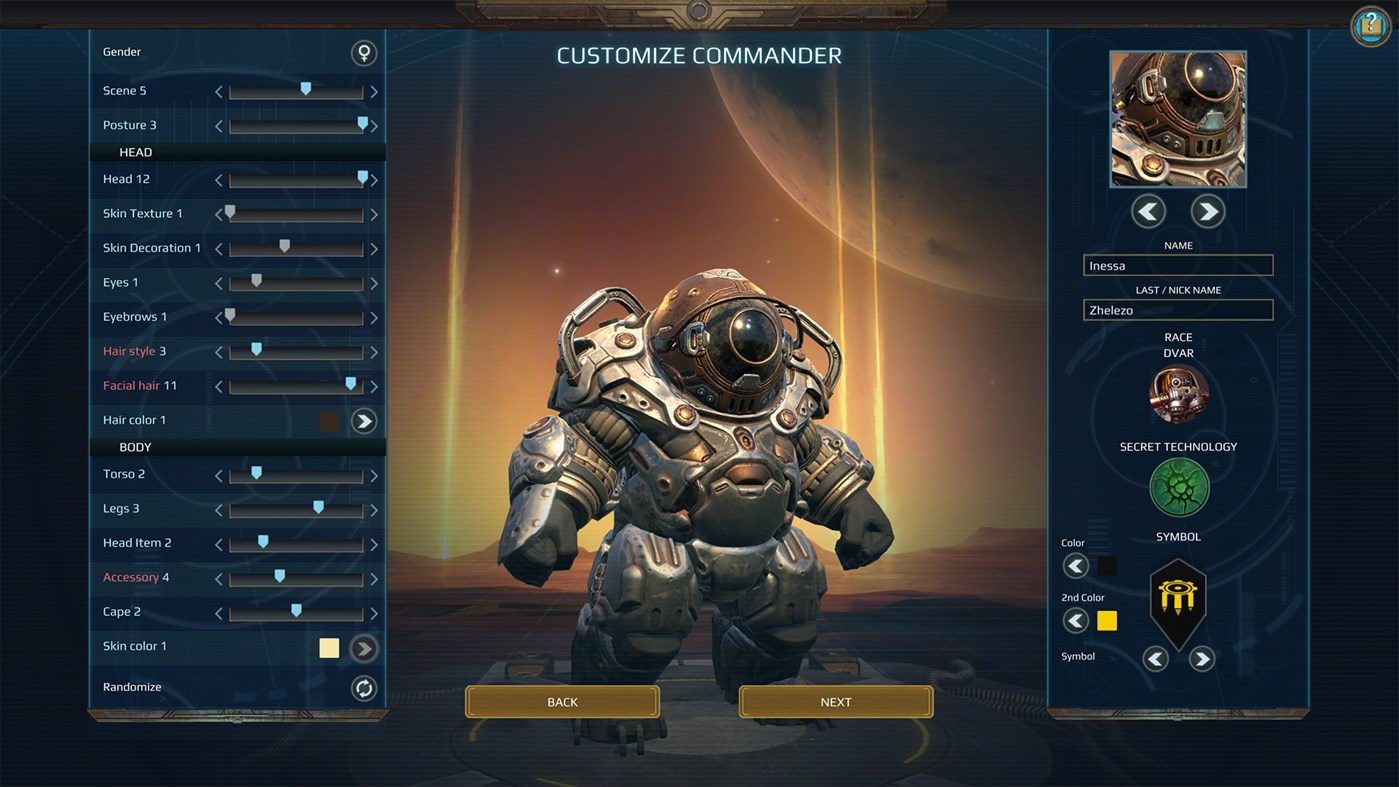Open the Randomize commander appearance control
The image size is (1399, 787).
pyautogui.click(x=363, y=688)
